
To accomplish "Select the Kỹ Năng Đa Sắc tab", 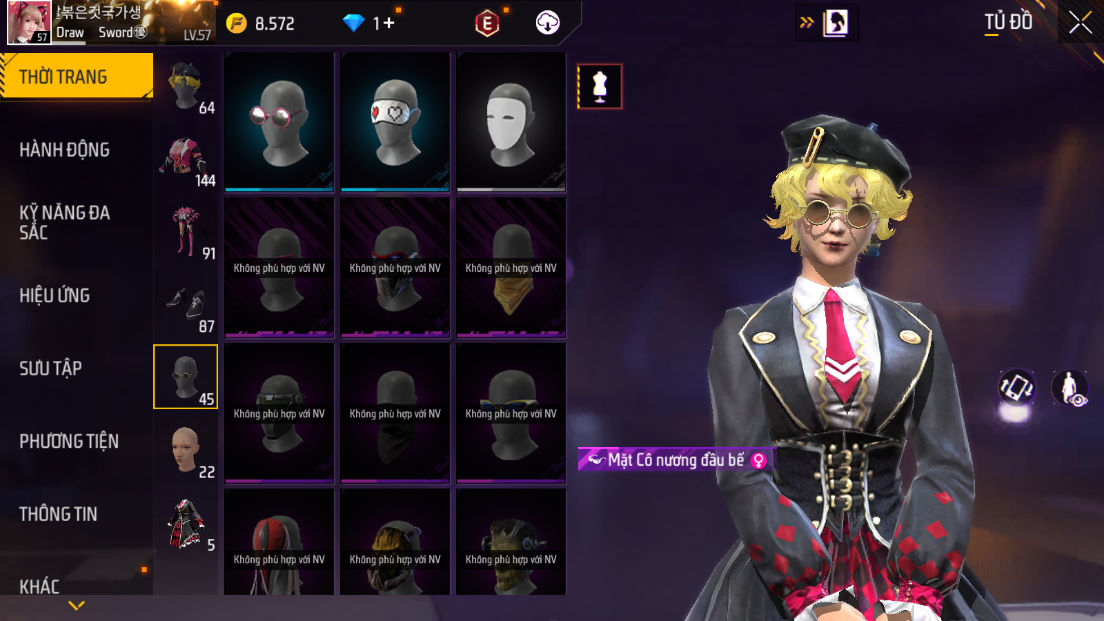I will pyautogui.click(x=65, y=222).
